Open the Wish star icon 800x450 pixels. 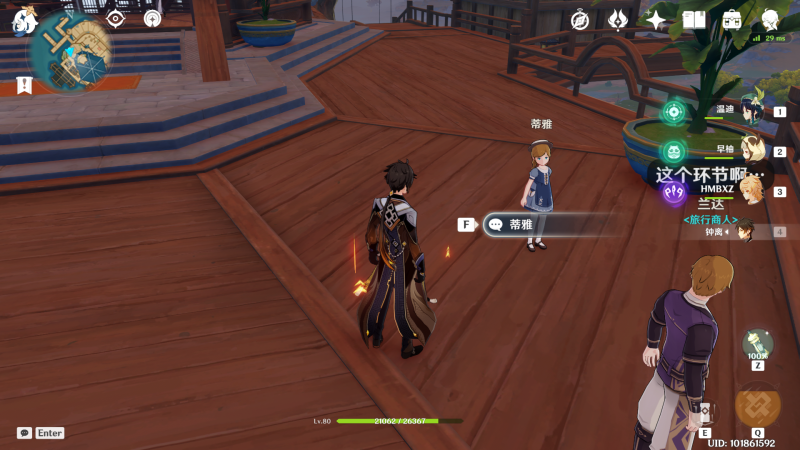point(656,20)
